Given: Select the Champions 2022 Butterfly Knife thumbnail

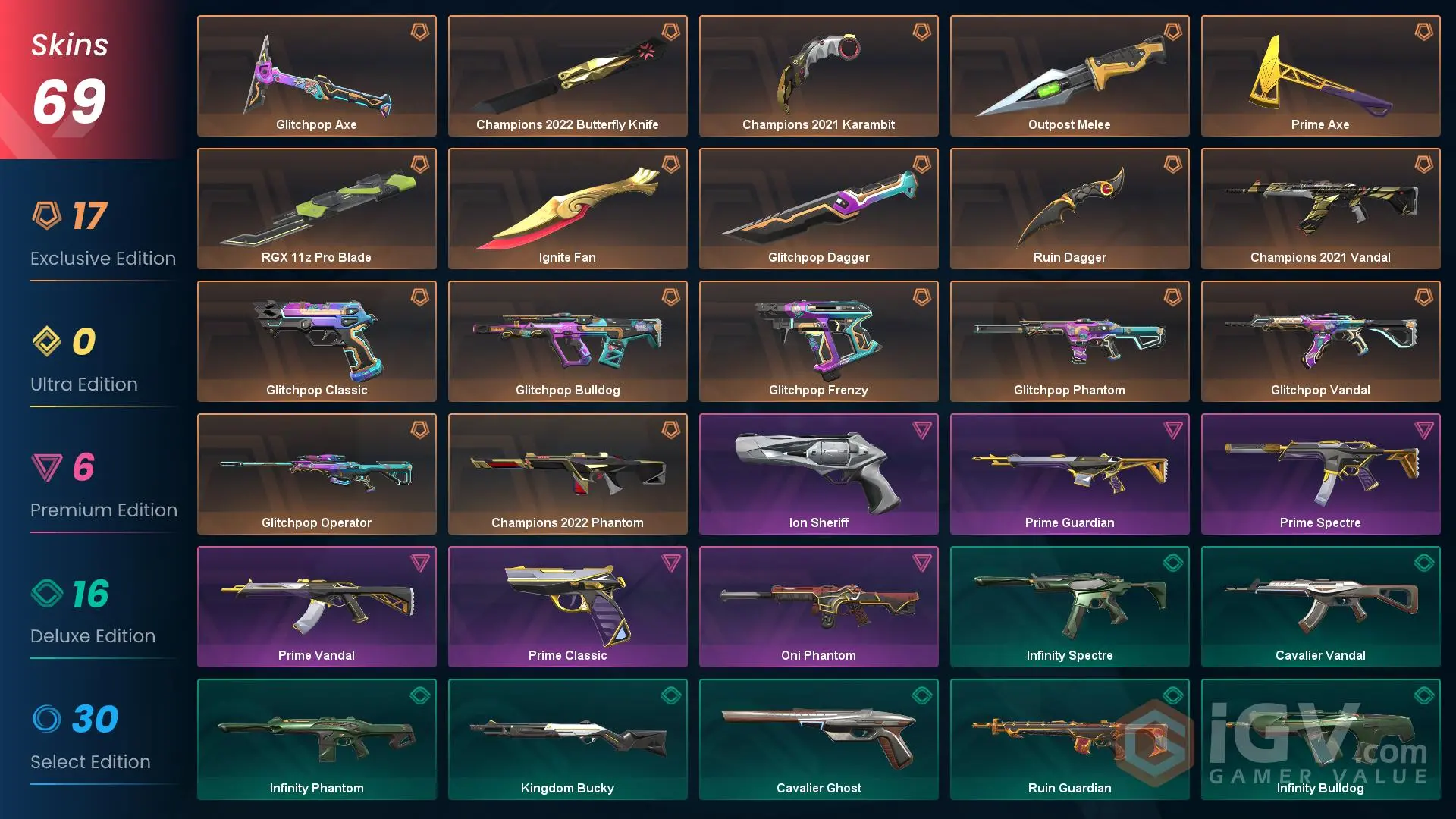Looking at the screenshot, I should 567,76.
